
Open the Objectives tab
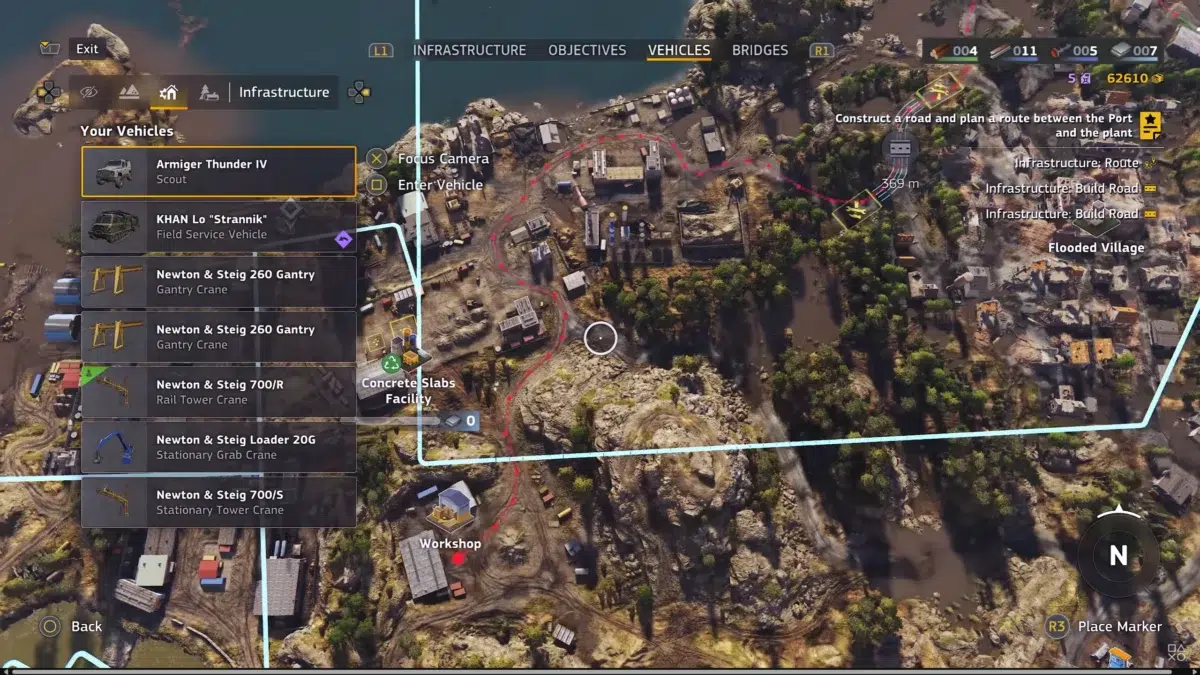click(587, 50)
